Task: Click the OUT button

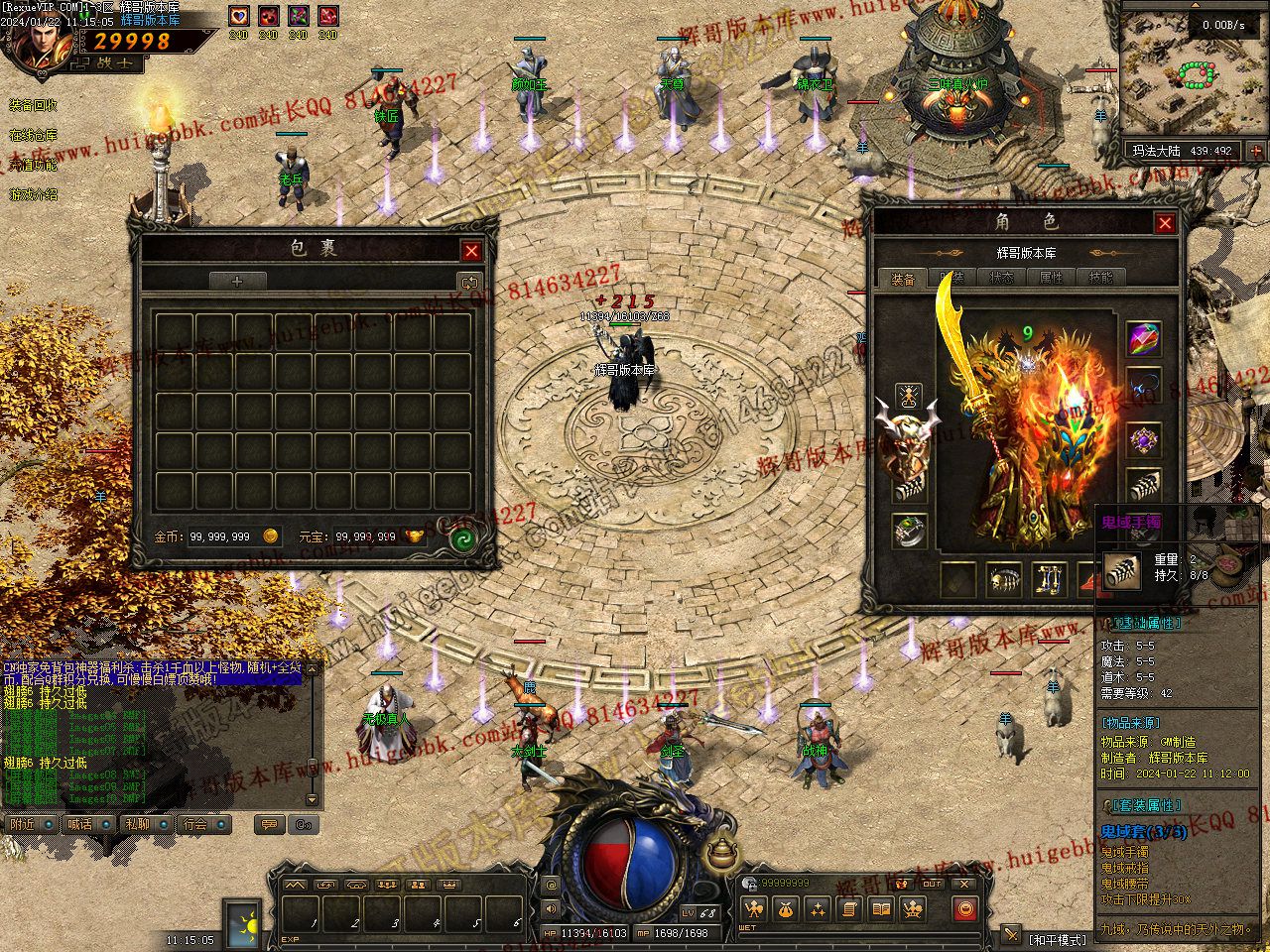Action: pyautogui.click(x=932, y=884)
